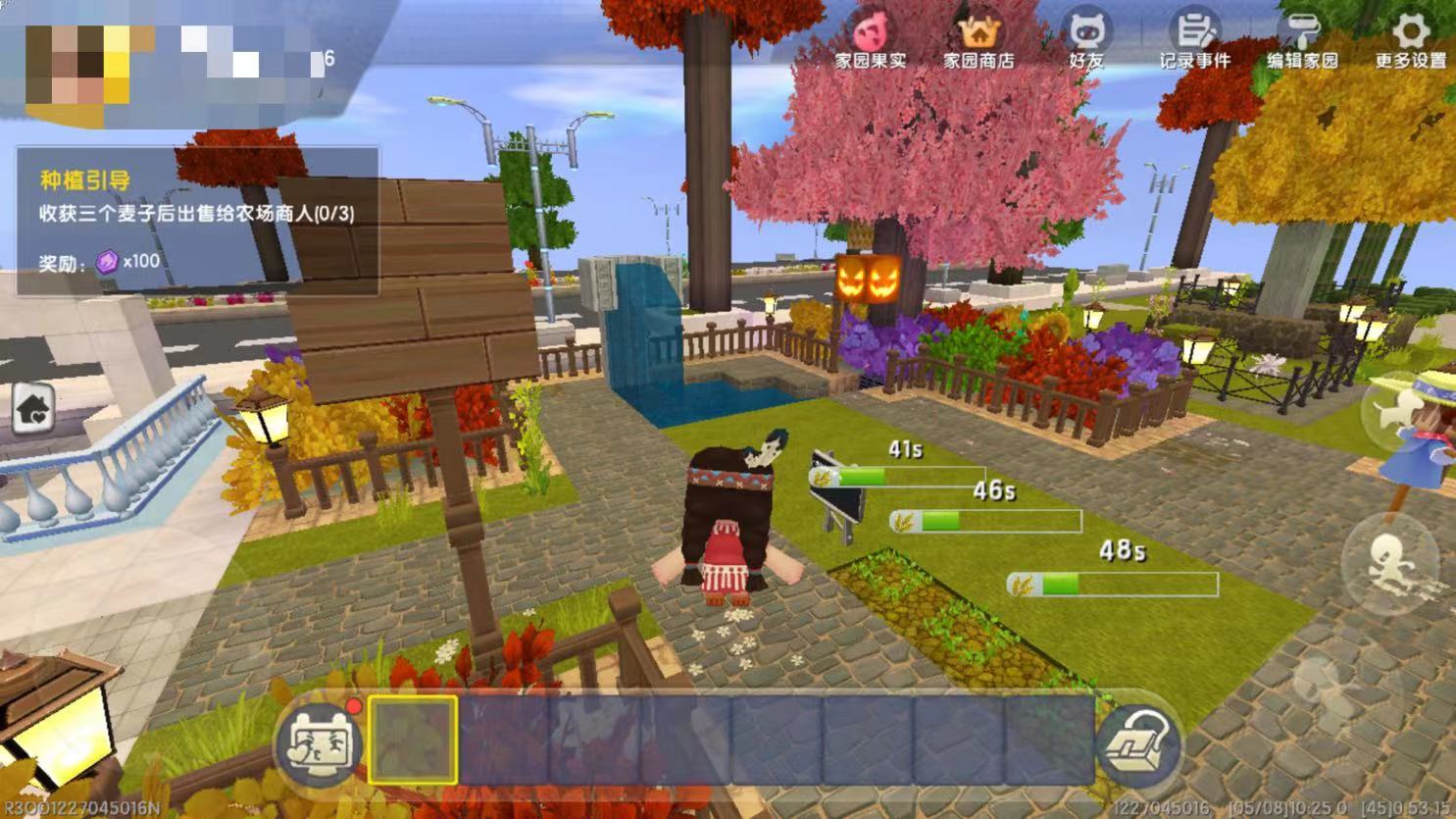This screenshot has width=1456, height=819.
Task: Open 记录事件 event log
Action: click(1194, 39)
